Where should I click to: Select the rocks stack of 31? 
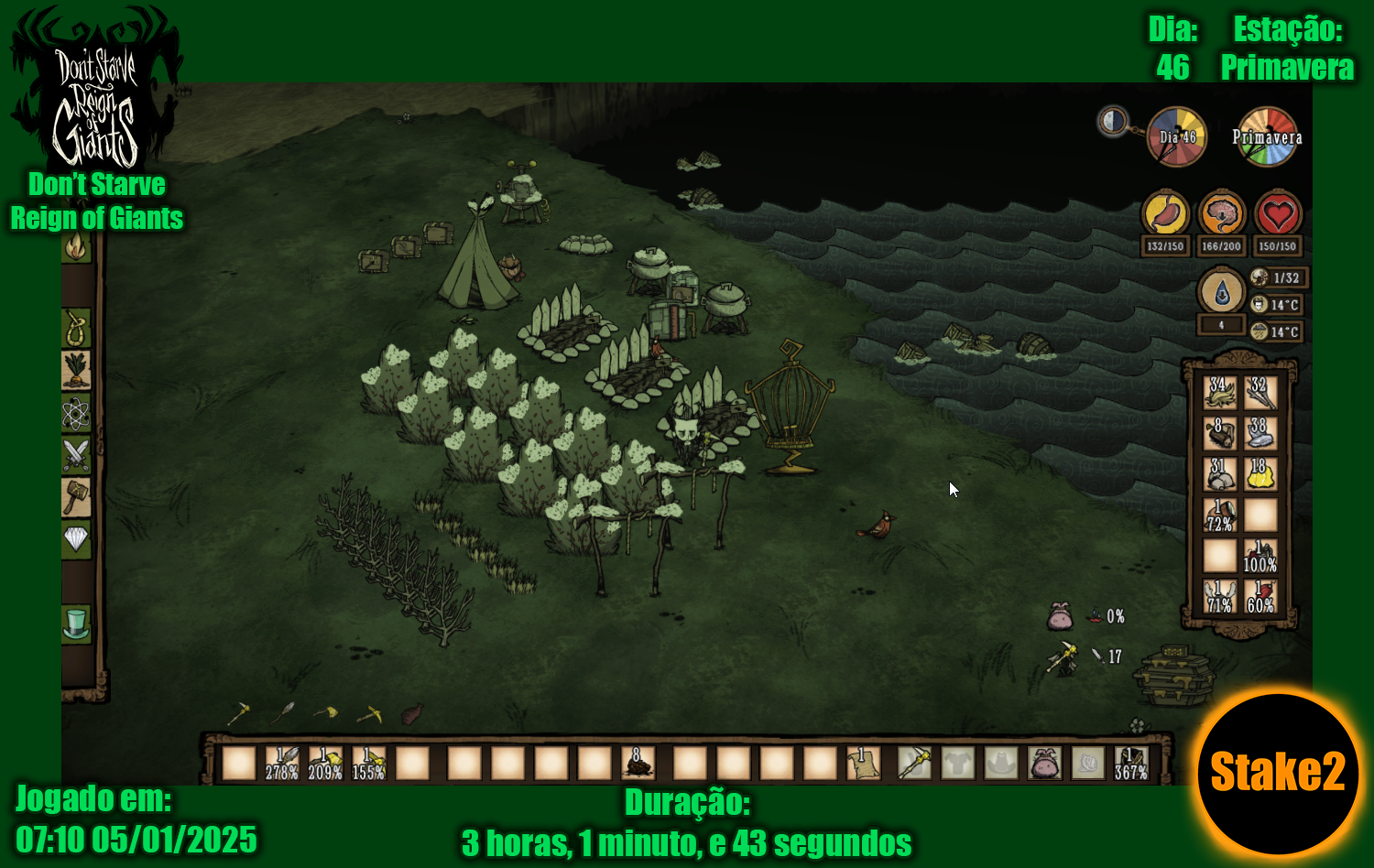coord(1220,473)
